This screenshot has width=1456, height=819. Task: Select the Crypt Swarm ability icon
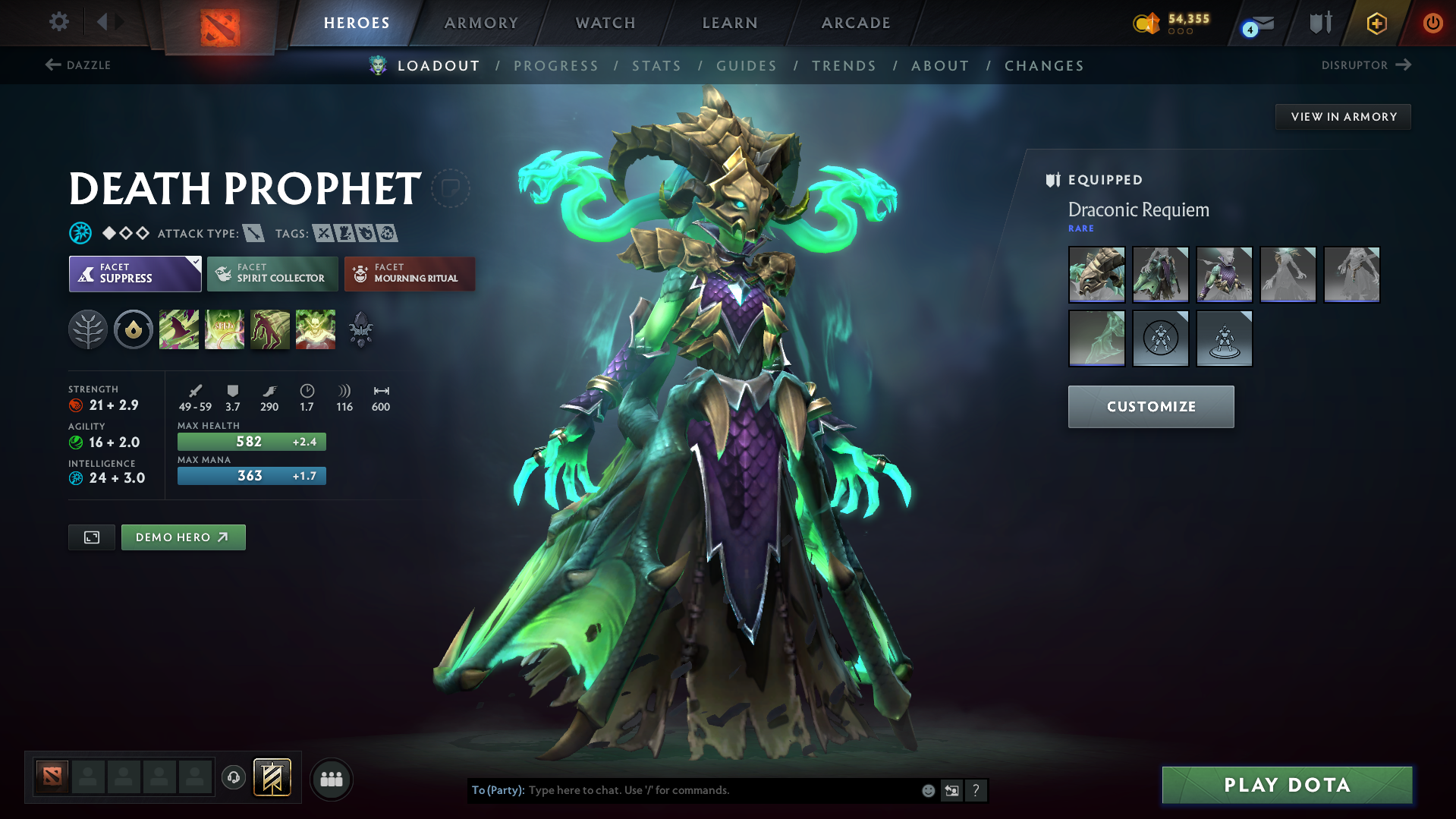coord(179,329)
